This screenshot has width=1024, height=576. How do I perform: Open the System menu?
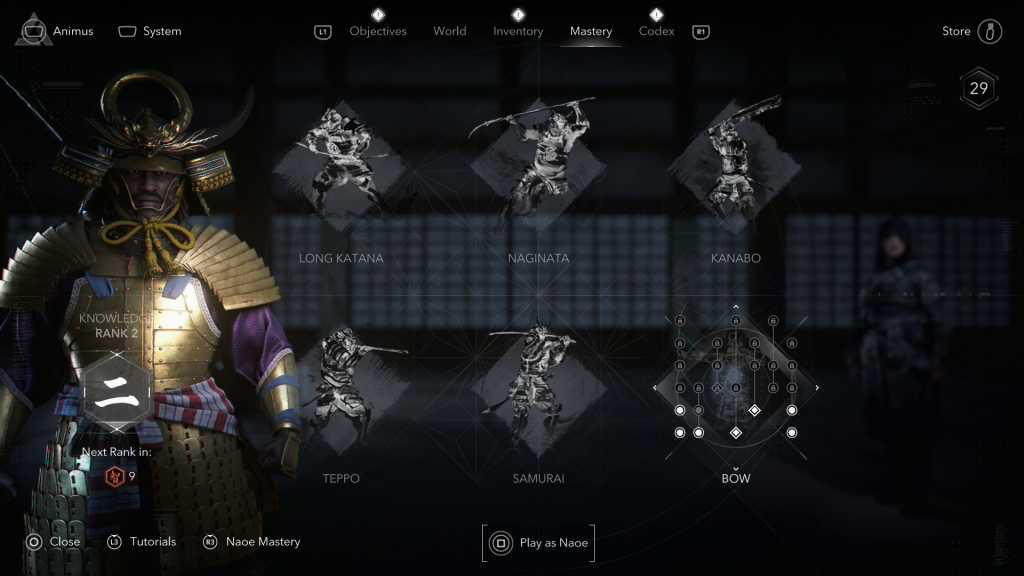coord(150,31)
